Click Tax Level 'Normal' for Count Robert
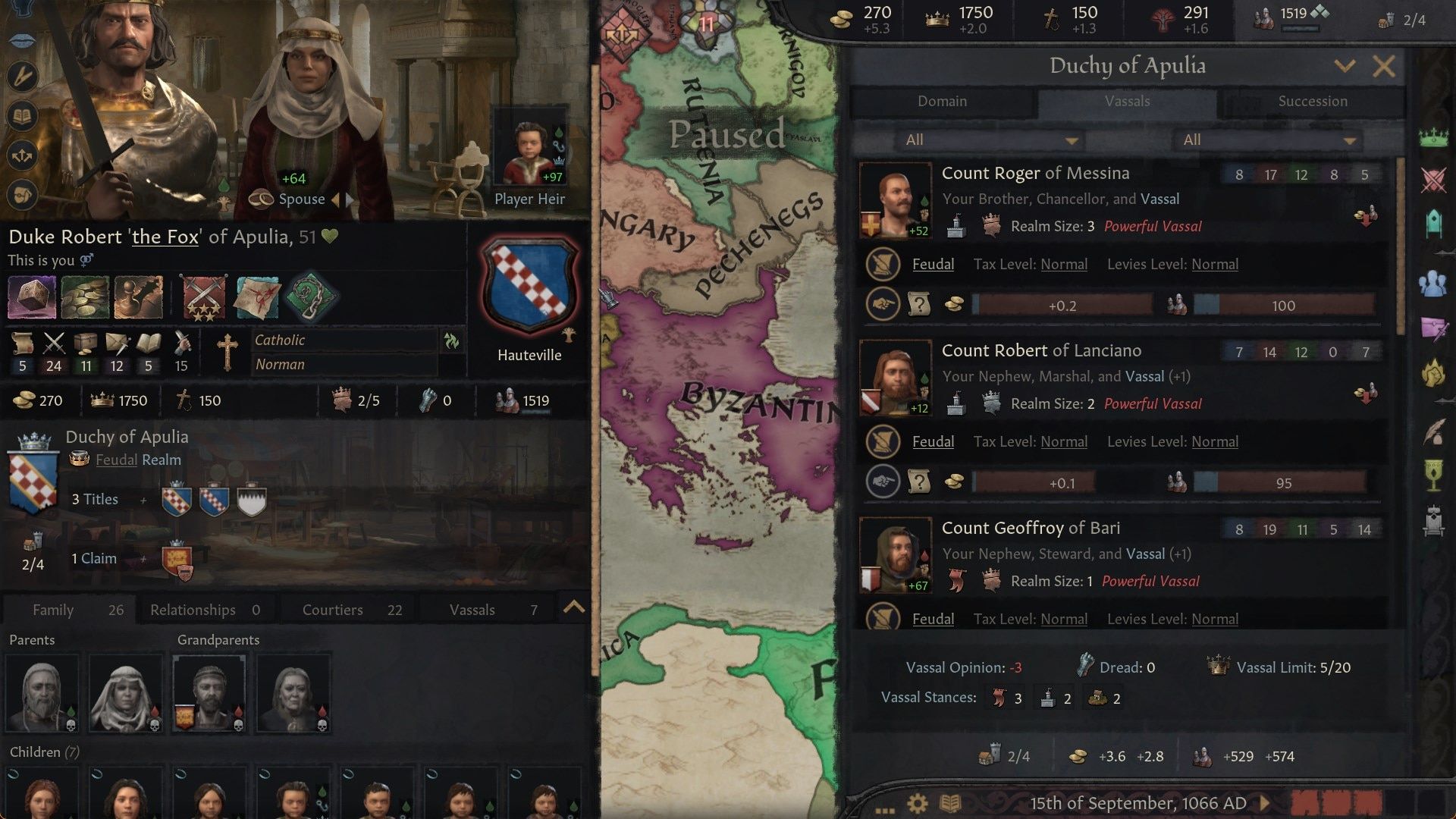Viewport: 1456px width, 819px height. 1064,441
